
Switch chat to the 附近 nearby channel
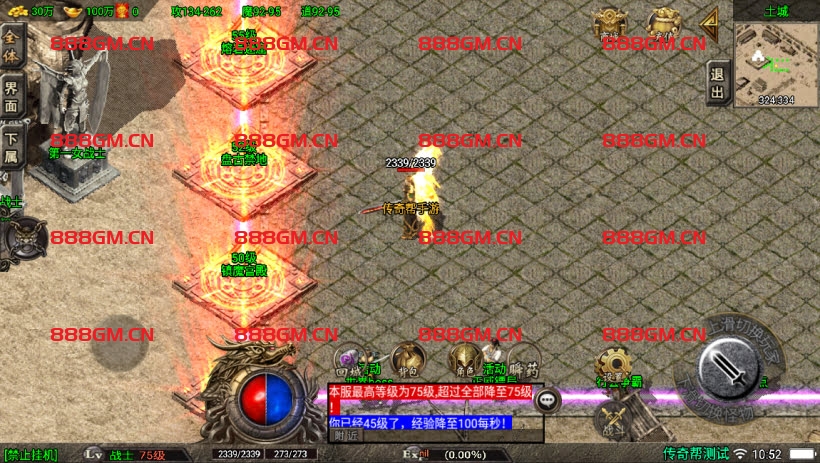pyautogui.click(x=346, y=435)
